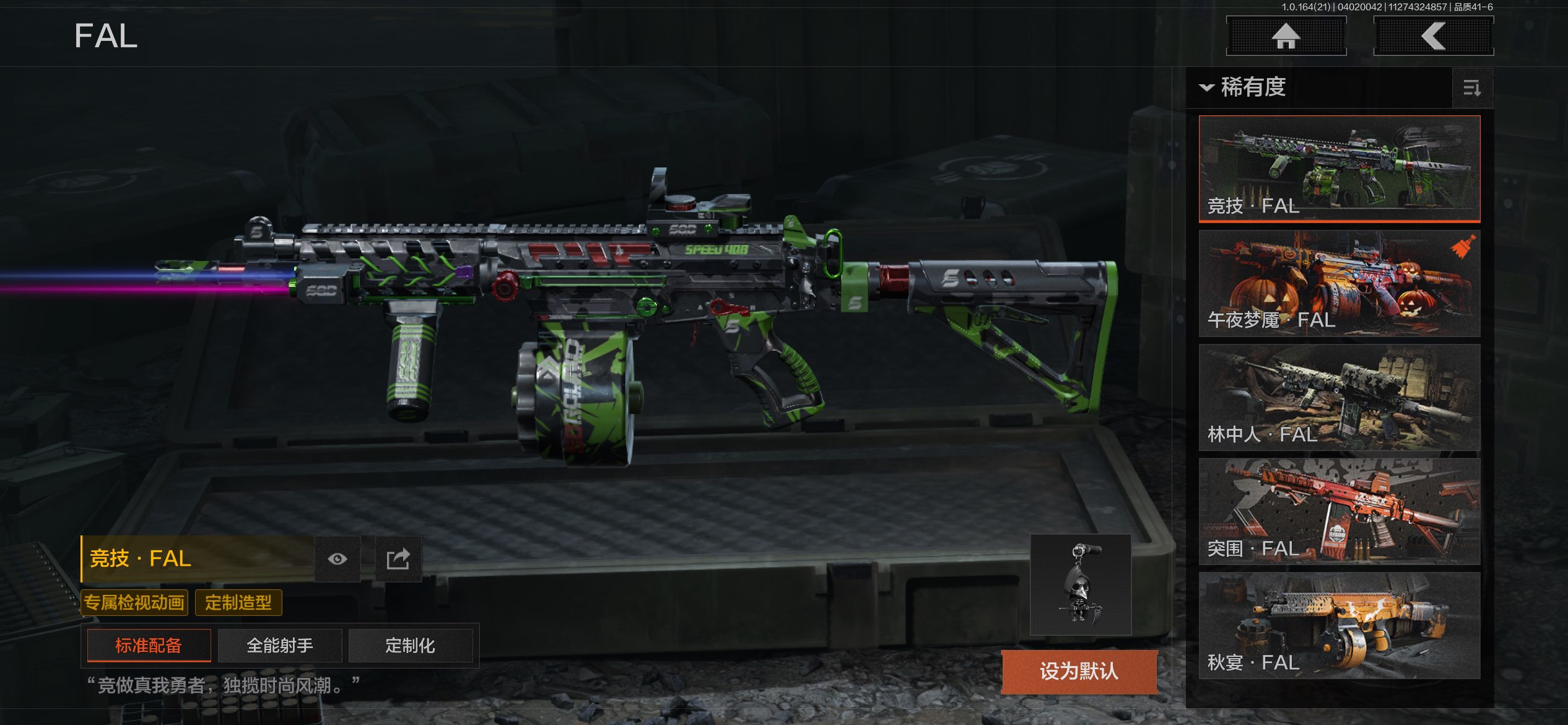Image resolution: width=1568 pixels, height=725 pixels.
Task: Switch to the 标准配备 tab
Action: (x=149, y=646)
